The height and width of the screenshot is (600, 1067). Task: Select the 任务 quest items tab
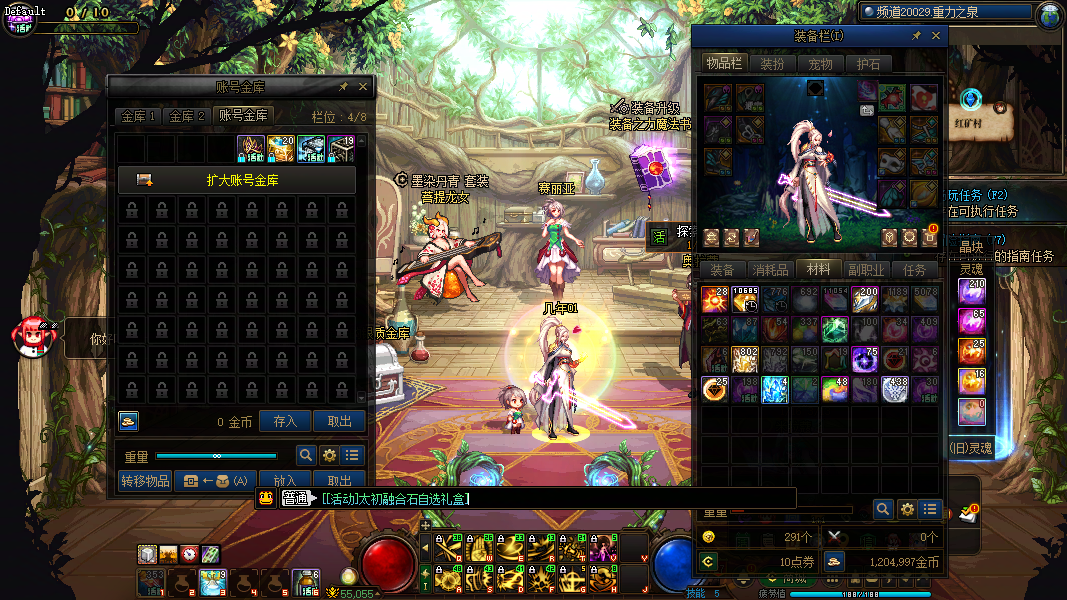tap(914, 269)
